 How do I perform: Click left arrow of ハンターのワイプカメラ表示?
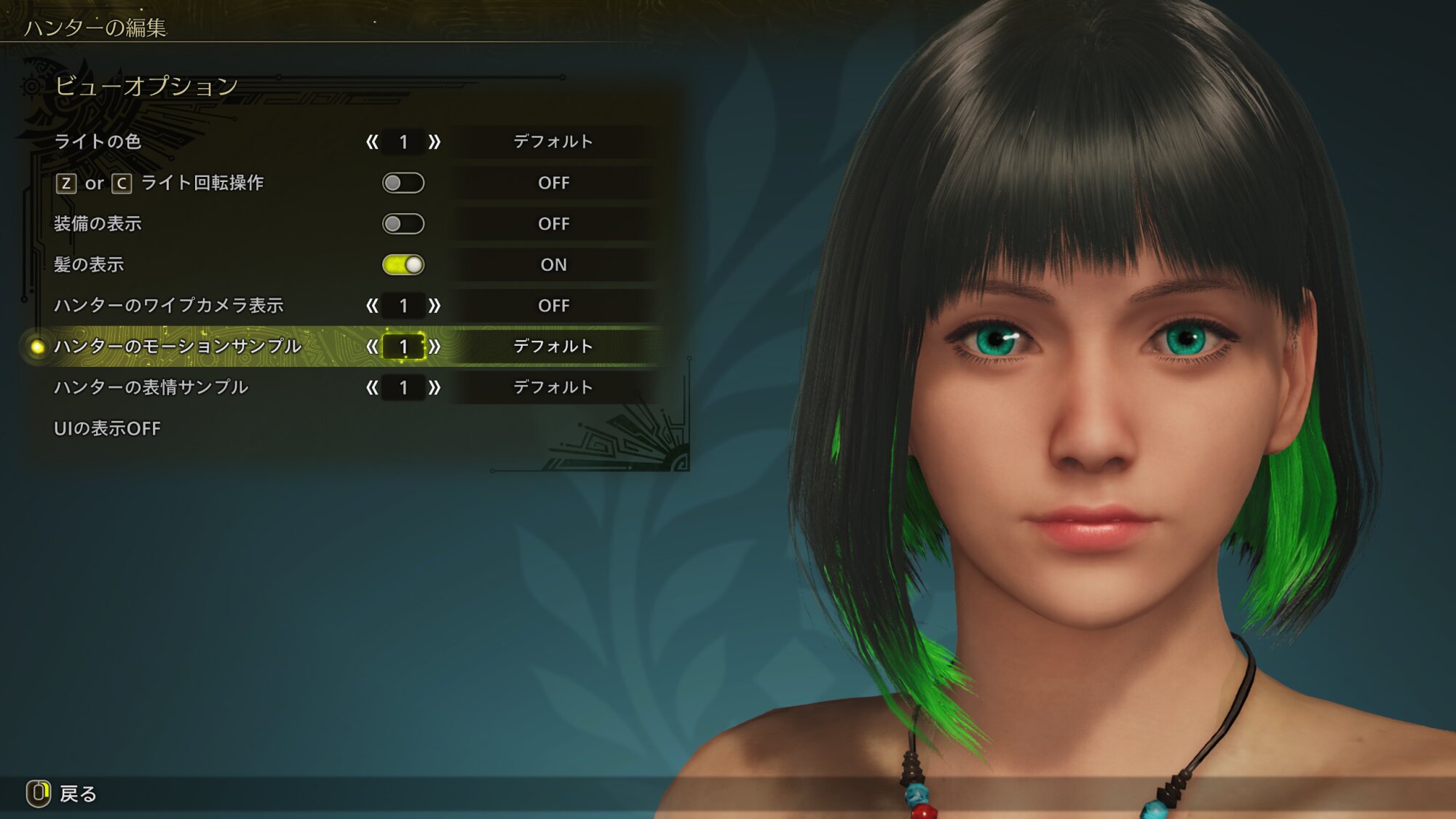pyautogui.click(x=372, y=306)
